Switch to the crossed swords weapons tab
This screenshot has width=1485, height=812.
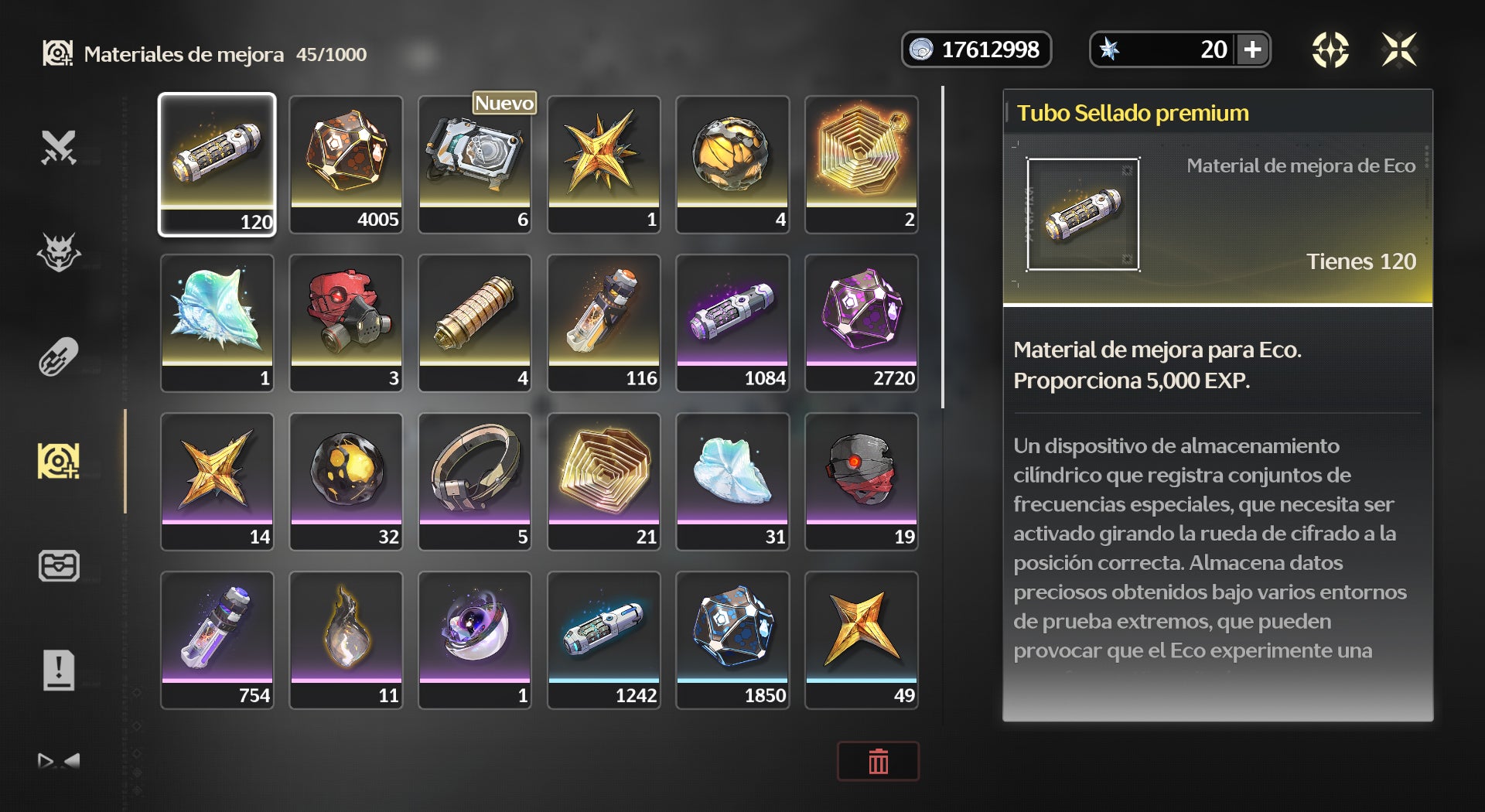59,148
